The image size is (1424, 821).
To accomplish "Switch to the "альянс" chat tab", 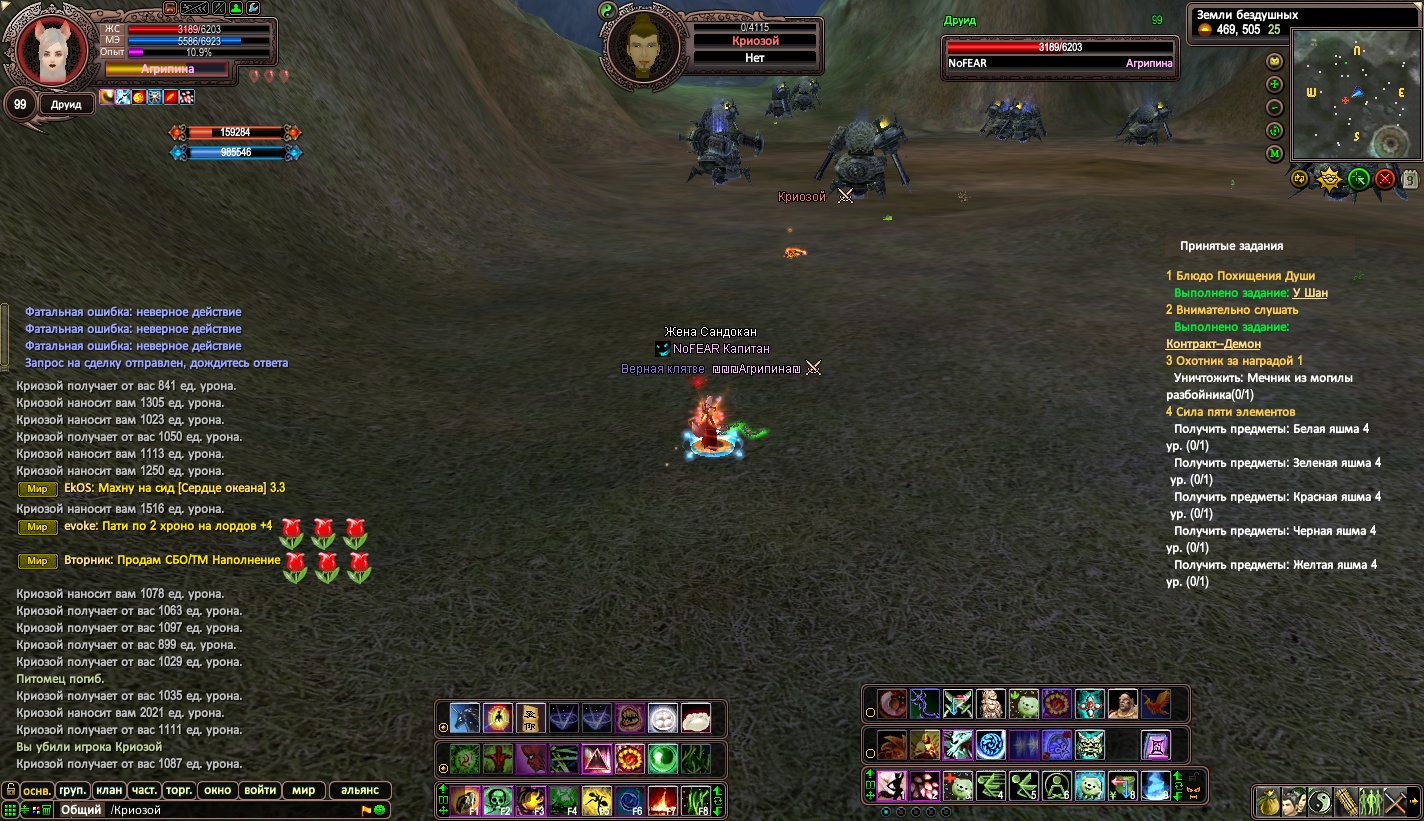I will 360,790.
